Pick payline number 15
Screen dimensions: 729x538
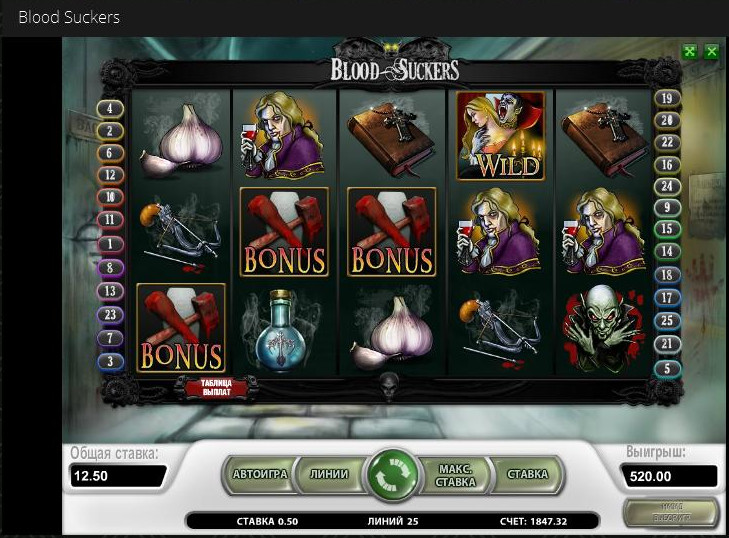(667, 229)
